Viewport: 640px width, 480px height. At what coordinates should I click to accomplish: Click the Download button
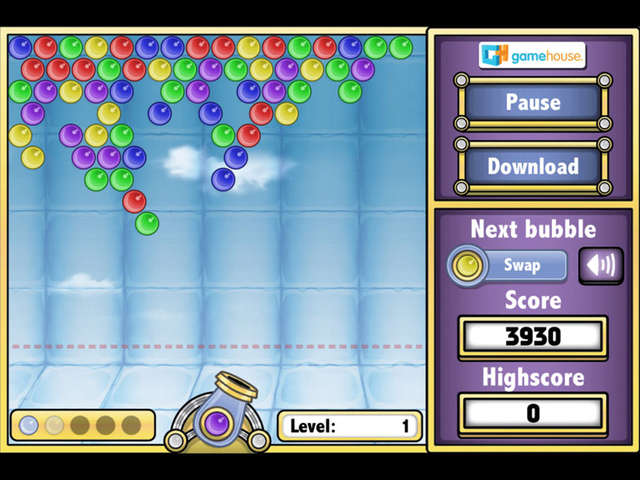[532, 166]
